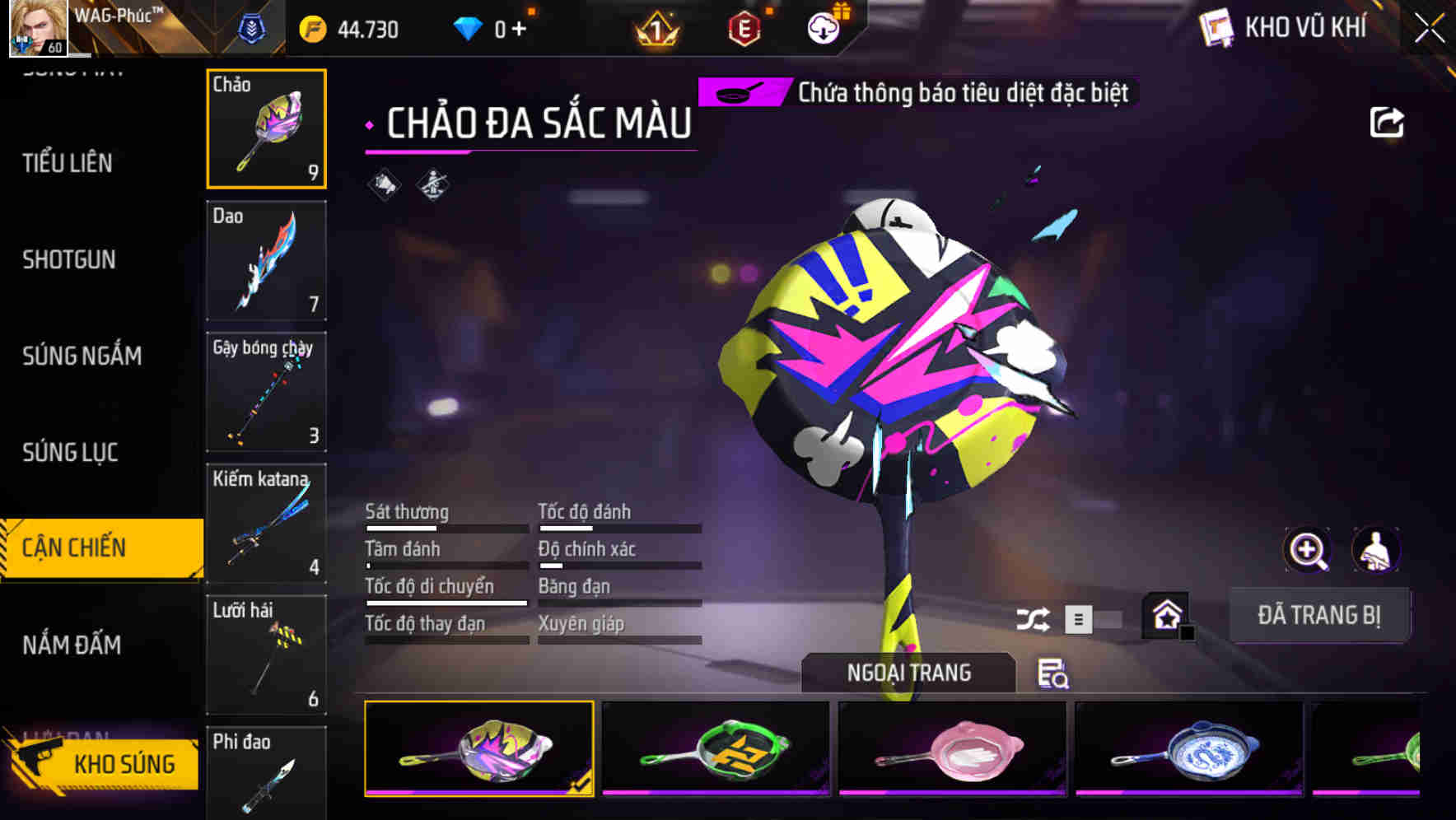This screenshot has width=1456, height=820.
Task: Select the Dao knife in the sidebar
Action: click(x=265, y=259)
